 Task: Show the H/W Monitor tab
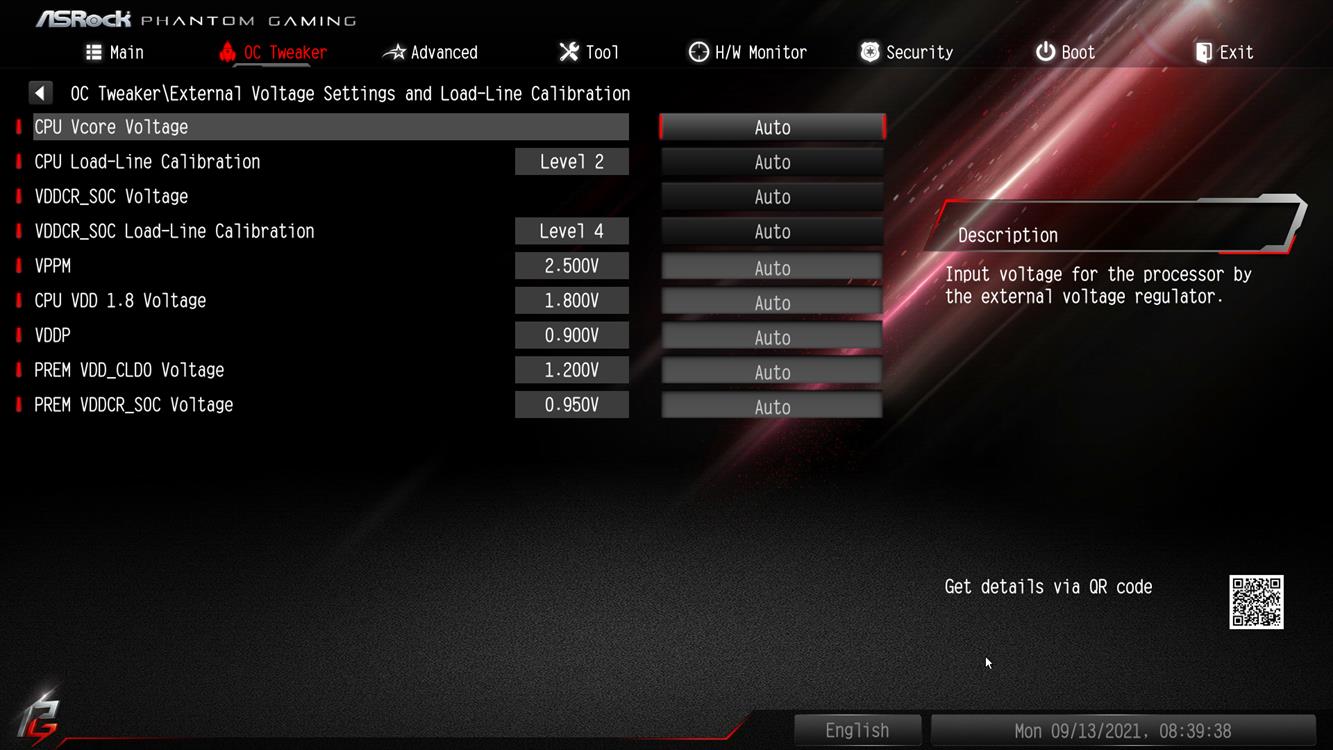click(x=748, y=52)
